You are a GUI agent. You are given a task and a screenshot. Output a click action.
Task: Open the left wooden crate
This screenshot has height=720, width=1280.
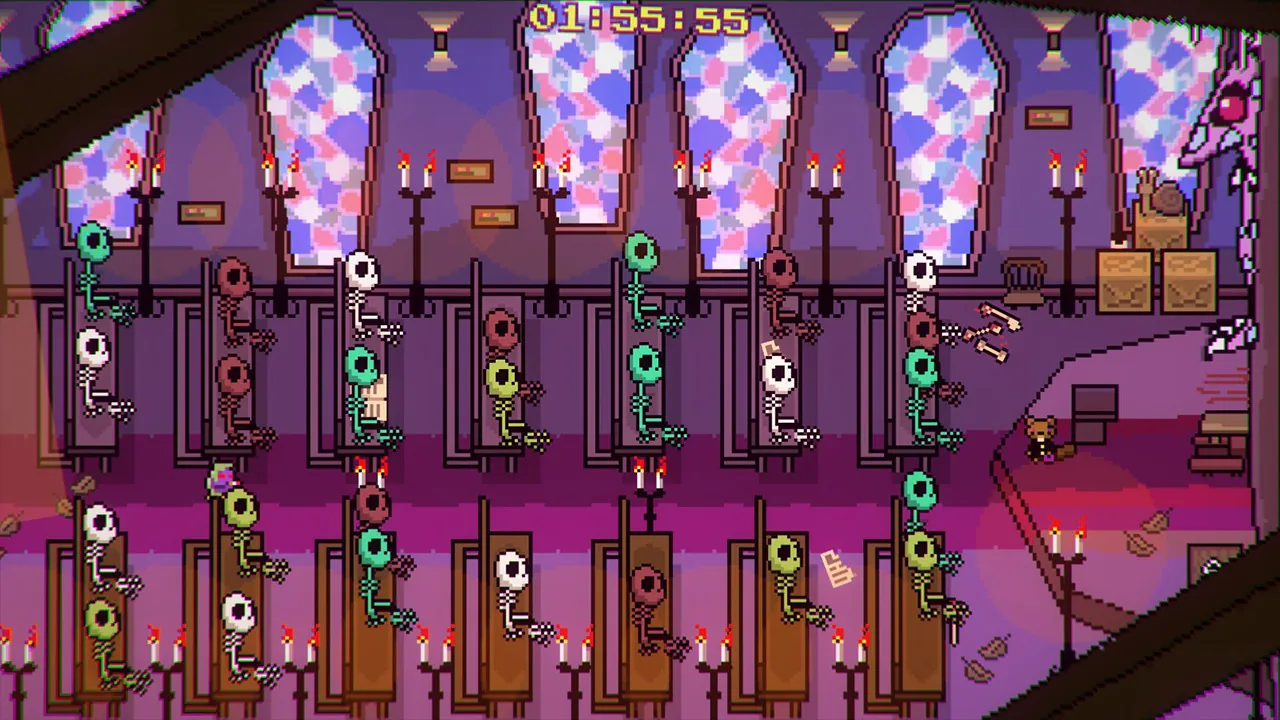click(x=1124, y=281)
